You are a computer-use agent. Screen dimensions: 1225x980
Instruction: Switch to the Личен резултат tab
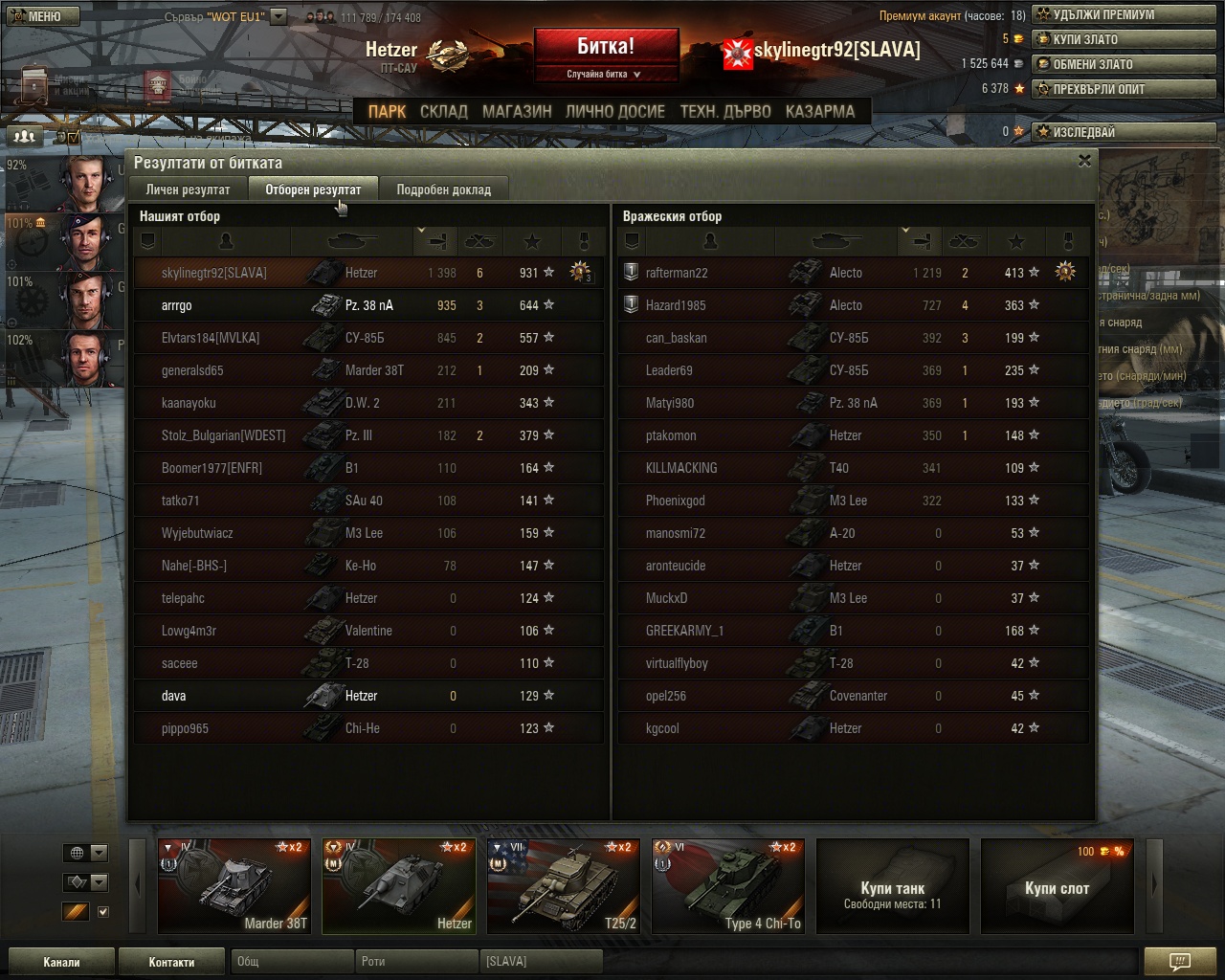(188, 189)
